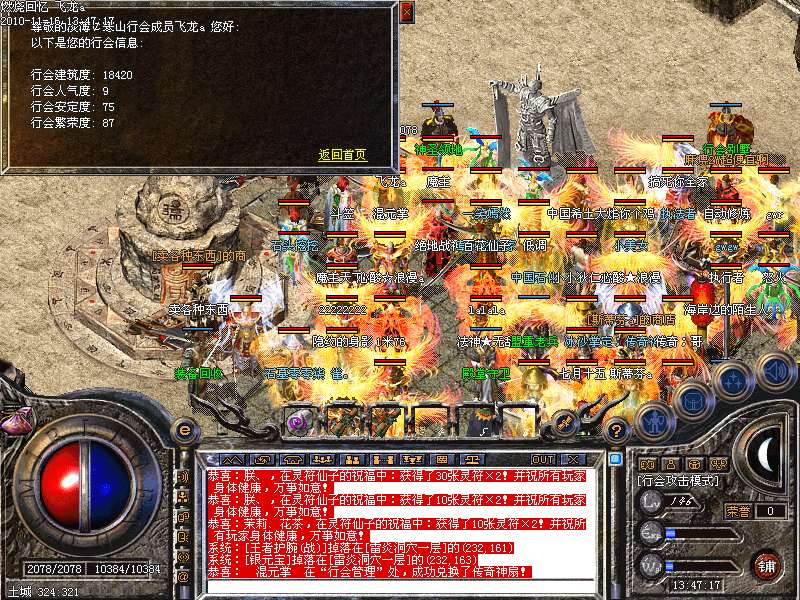Click the 返回首页 link in the dialog
800x600 pixels.
tap(342, 155)
